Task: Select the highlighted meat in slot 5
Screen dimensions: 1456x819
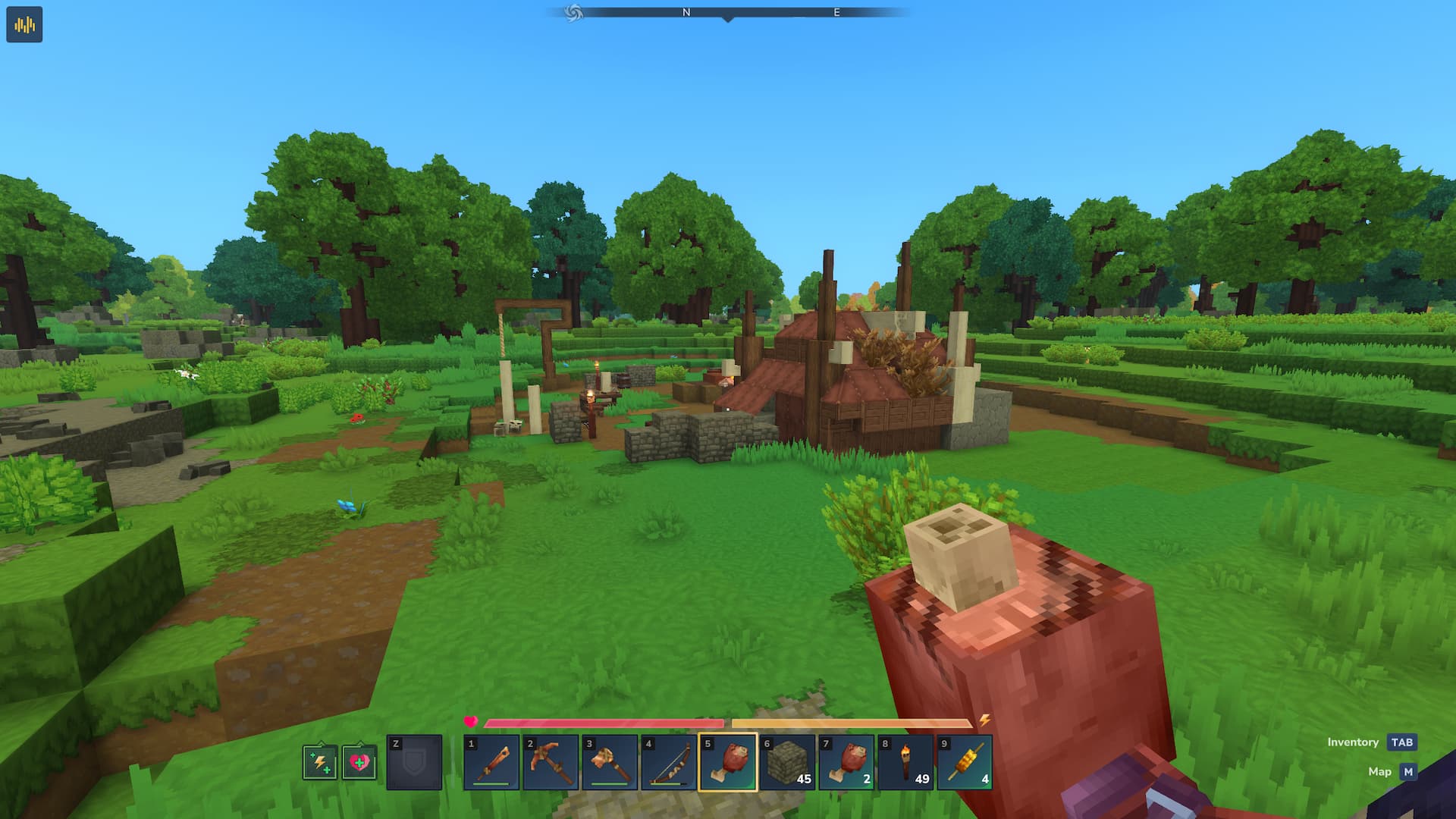Action: pyautogui.click(x=728, y=762)
